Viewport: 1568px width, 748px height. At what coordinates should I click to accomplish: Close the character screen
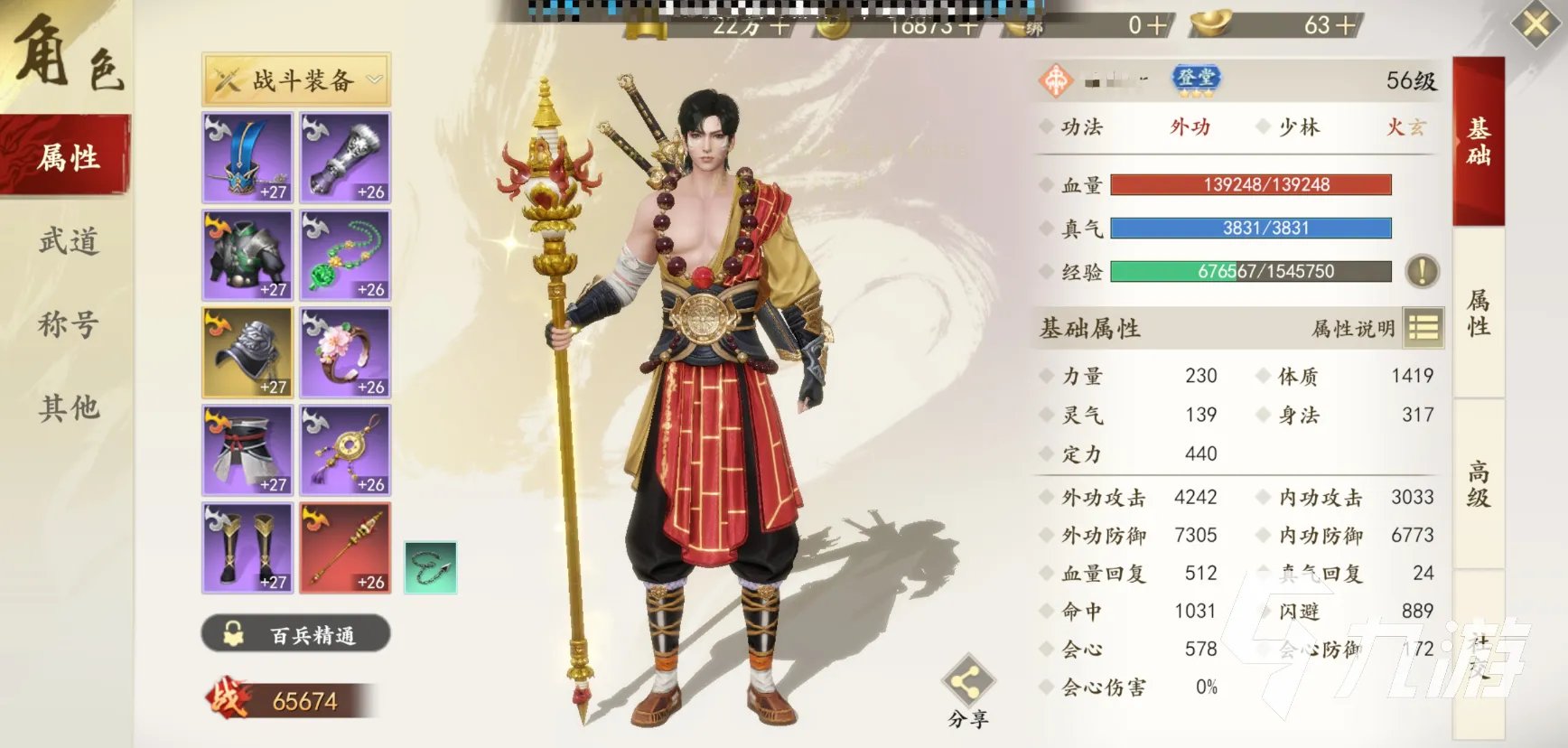1535,24
